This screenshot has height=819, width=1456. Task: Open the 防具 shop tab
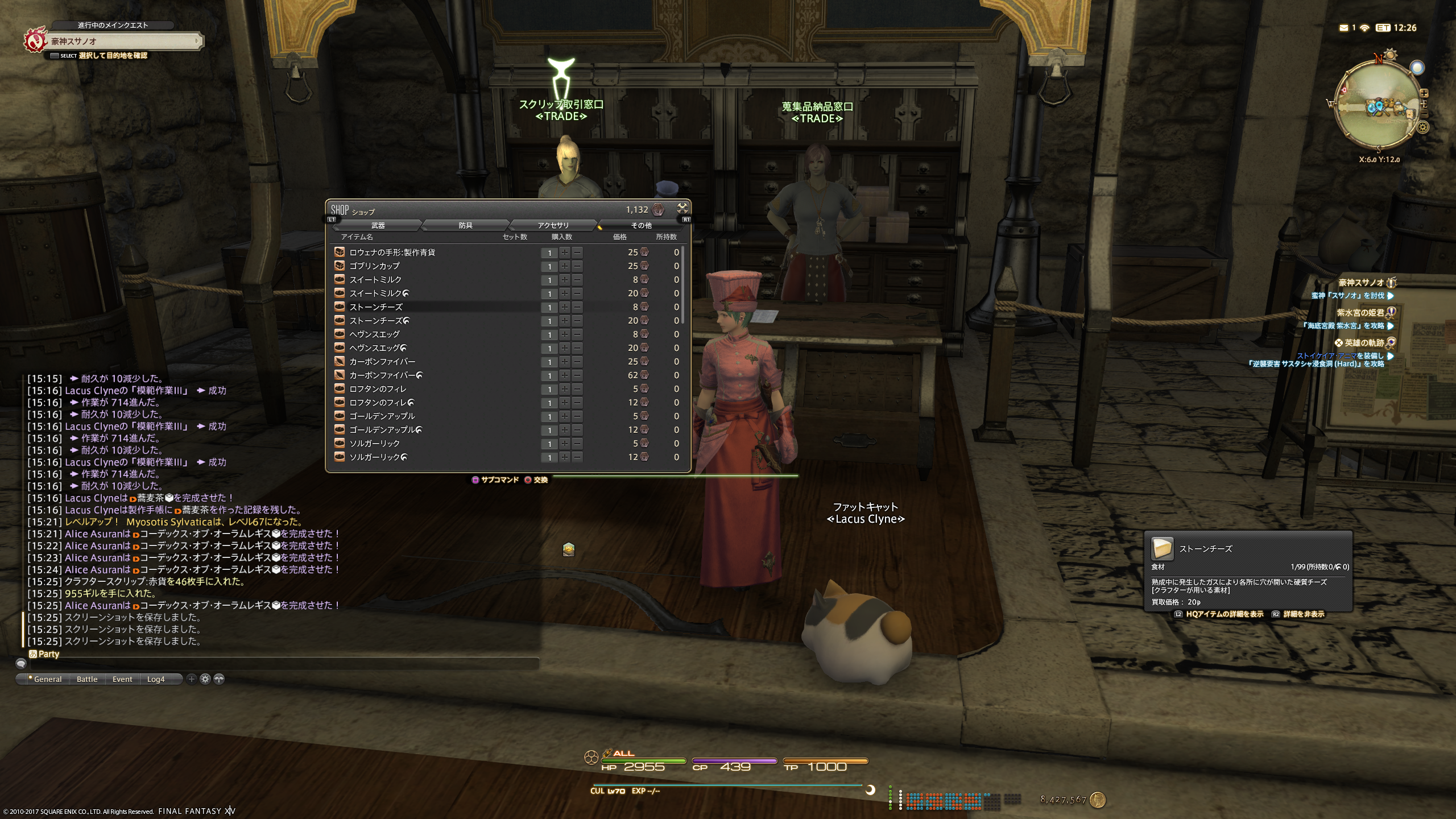(x=465, y=225)
